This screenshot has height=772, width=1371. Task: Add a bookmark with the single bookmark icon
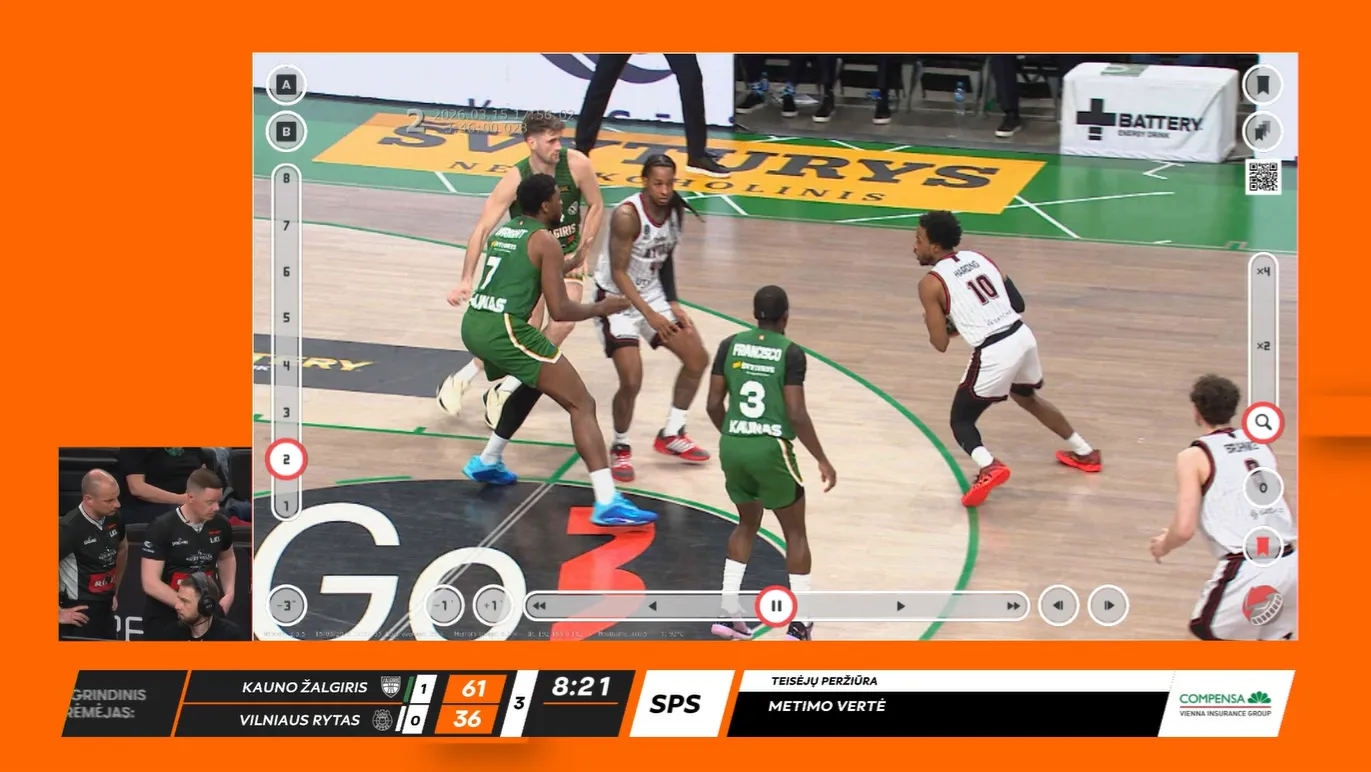pos(1262,84)
